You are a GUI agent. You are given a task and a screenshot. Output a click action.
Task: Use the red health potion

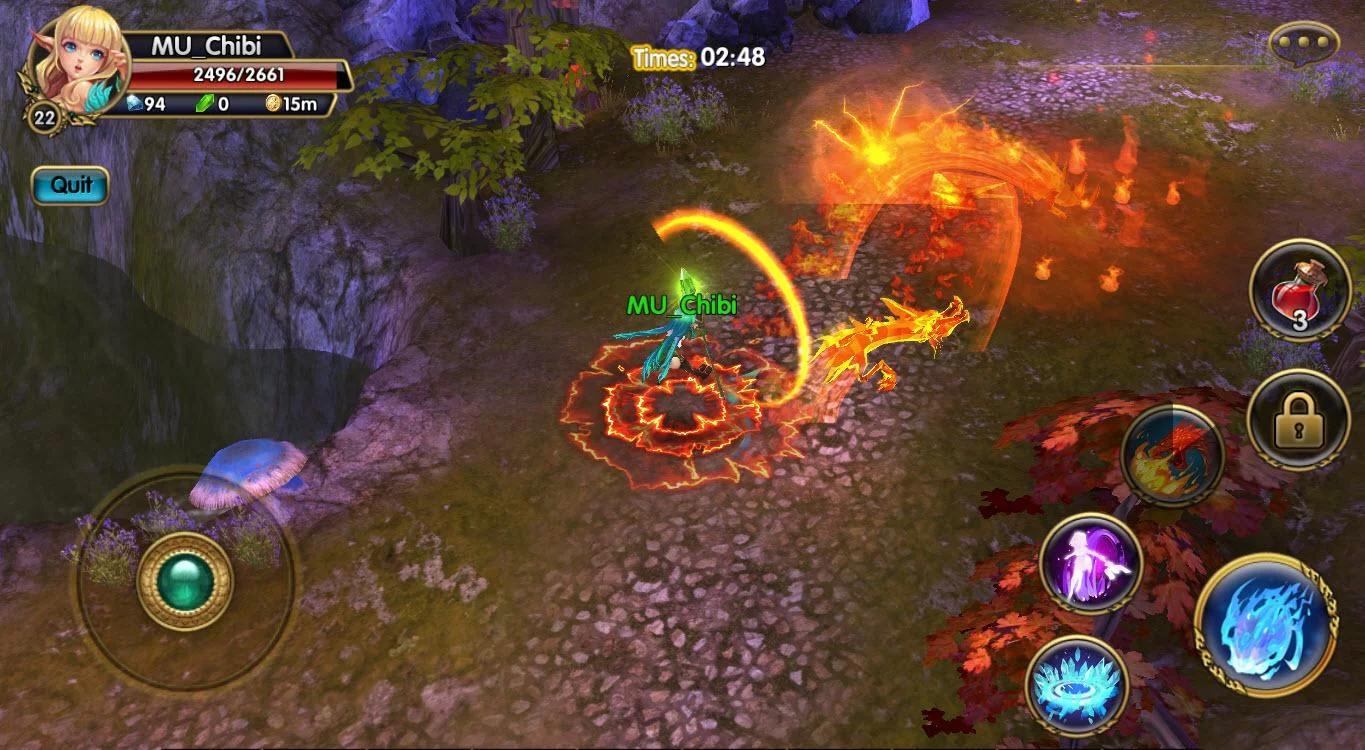1300,291
